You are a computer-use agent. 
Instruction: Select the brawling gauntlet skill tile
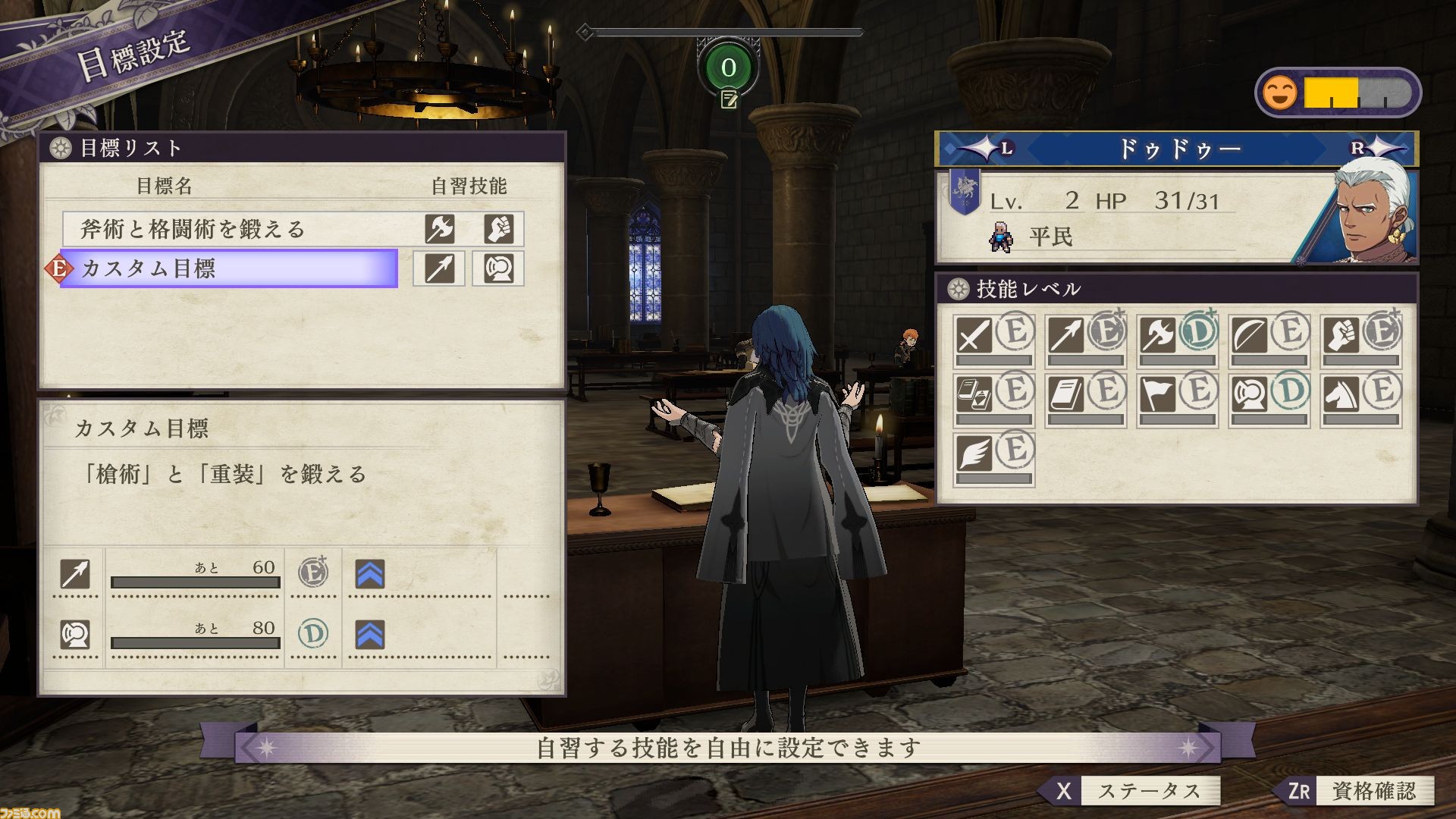(x=1360, y=340)
